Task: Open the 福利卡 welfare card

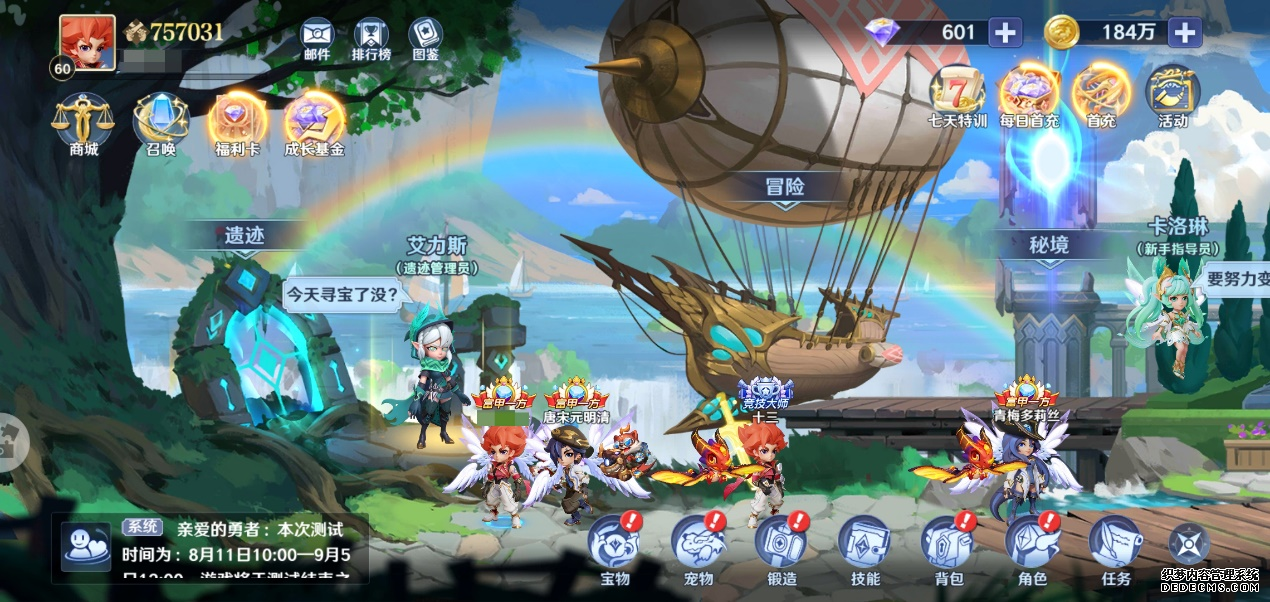Action: (238, 120)
